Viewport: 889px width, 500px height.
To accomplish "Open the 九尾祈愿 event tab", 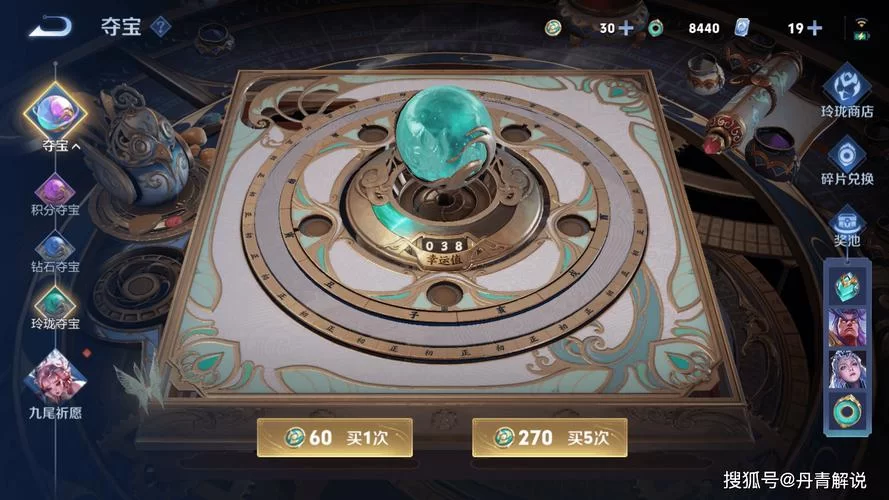I will [x=55, y=378].
